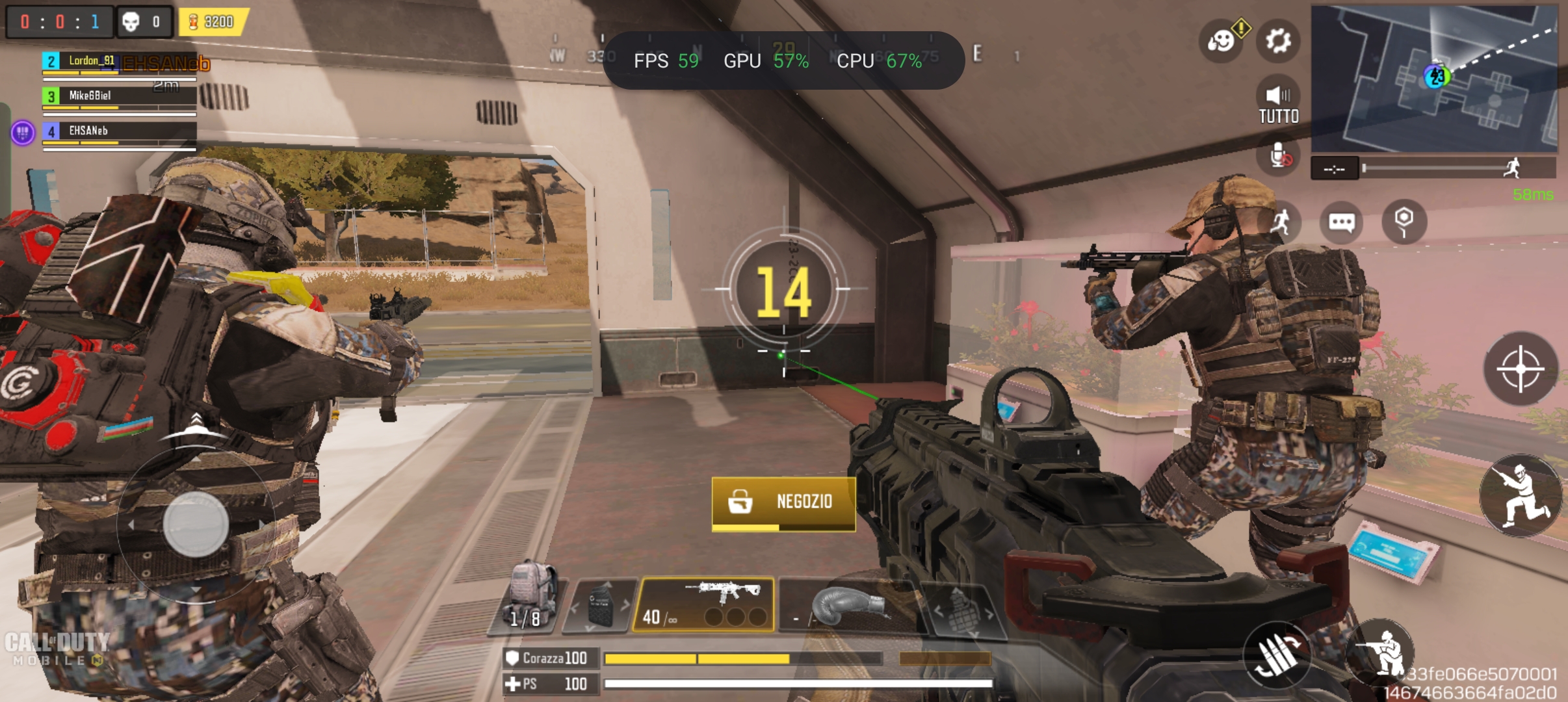The image size is (1568, 702).
Task: Open the gear settings icon
Action: click(x=1278, y=41)
